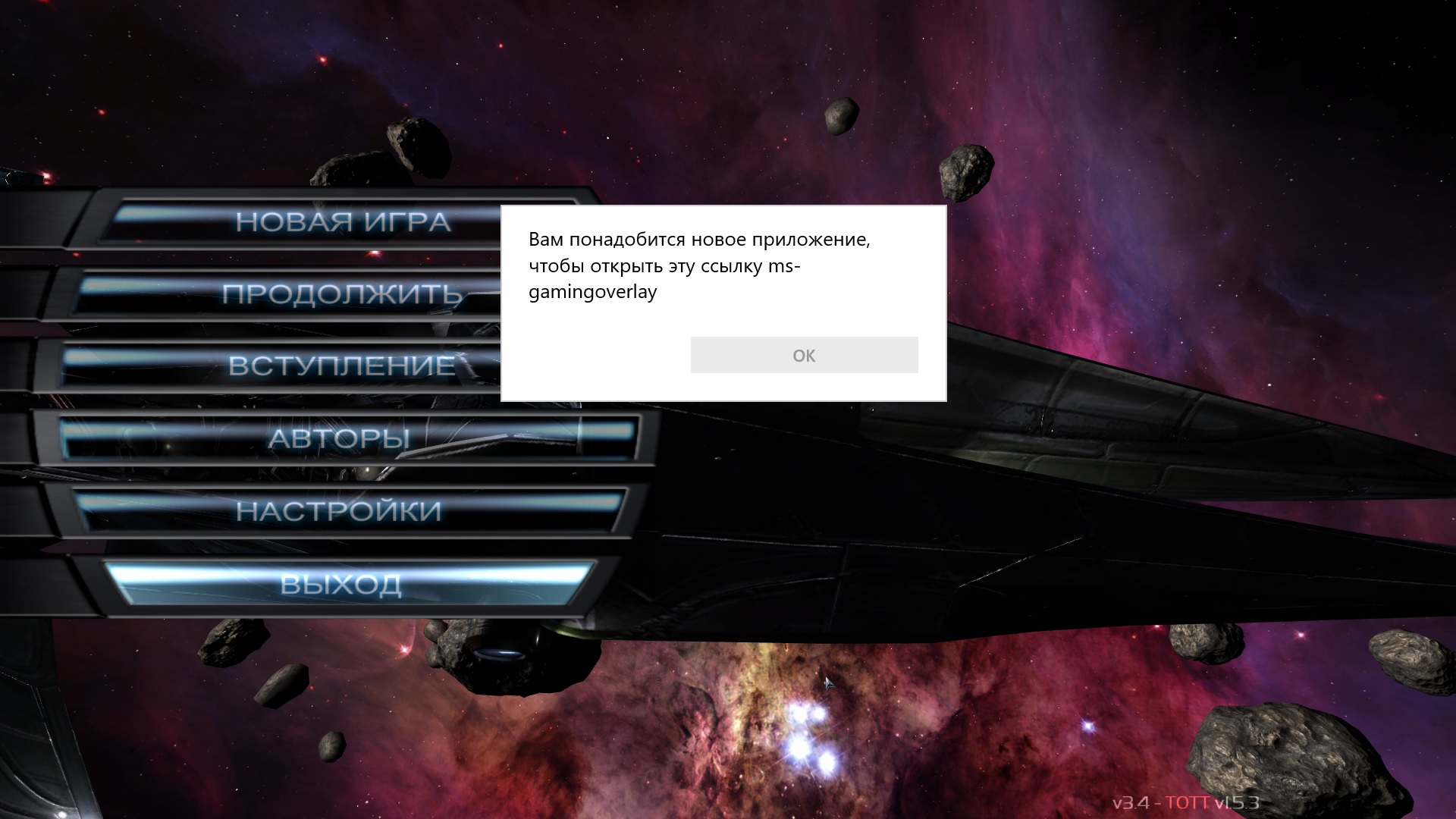Play the ВСТУПЛЕНИЕ intro

(341, 366)
